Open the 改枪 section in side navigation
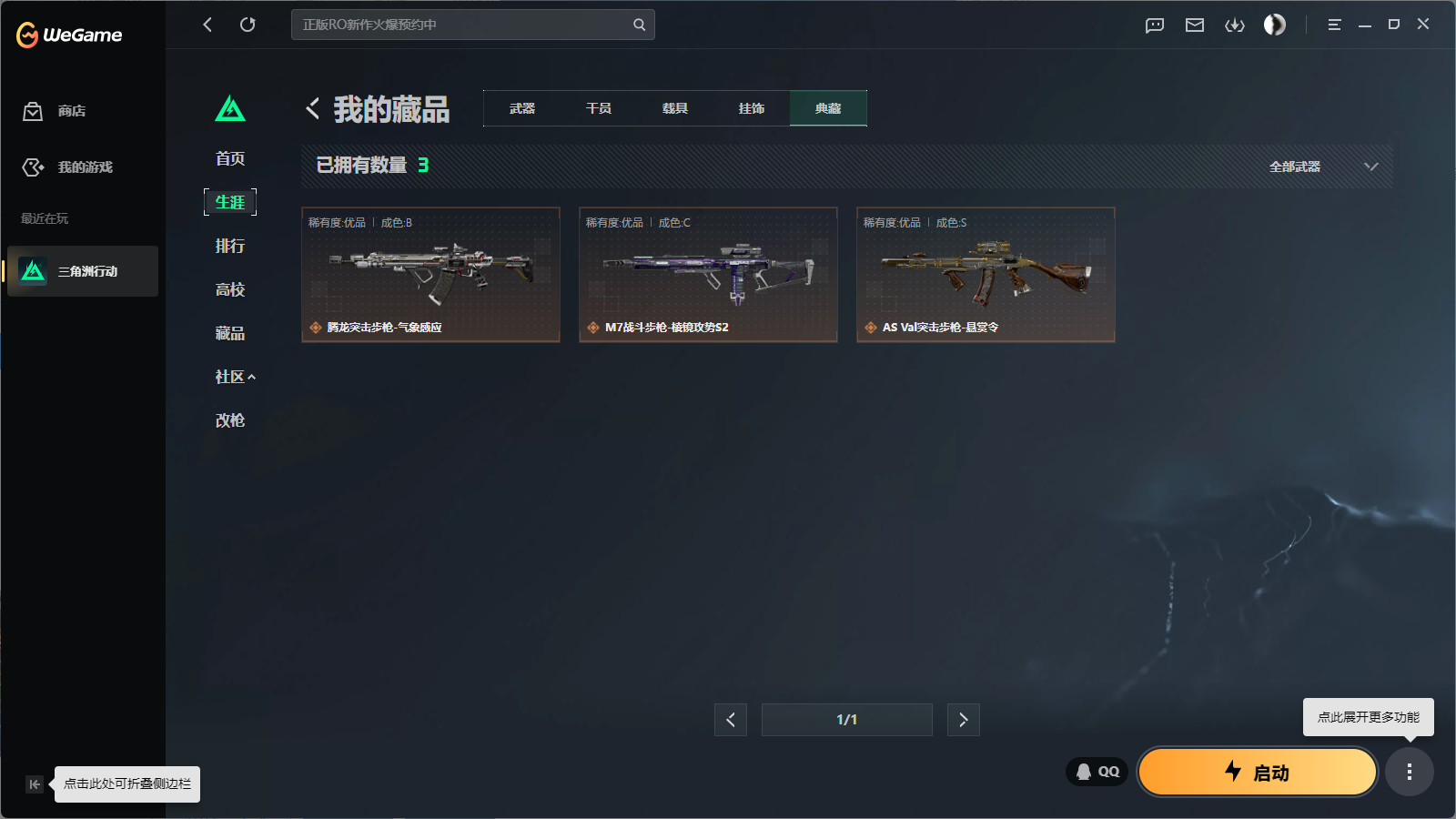This screenshot has width=1456, height=819. [230, 420]
